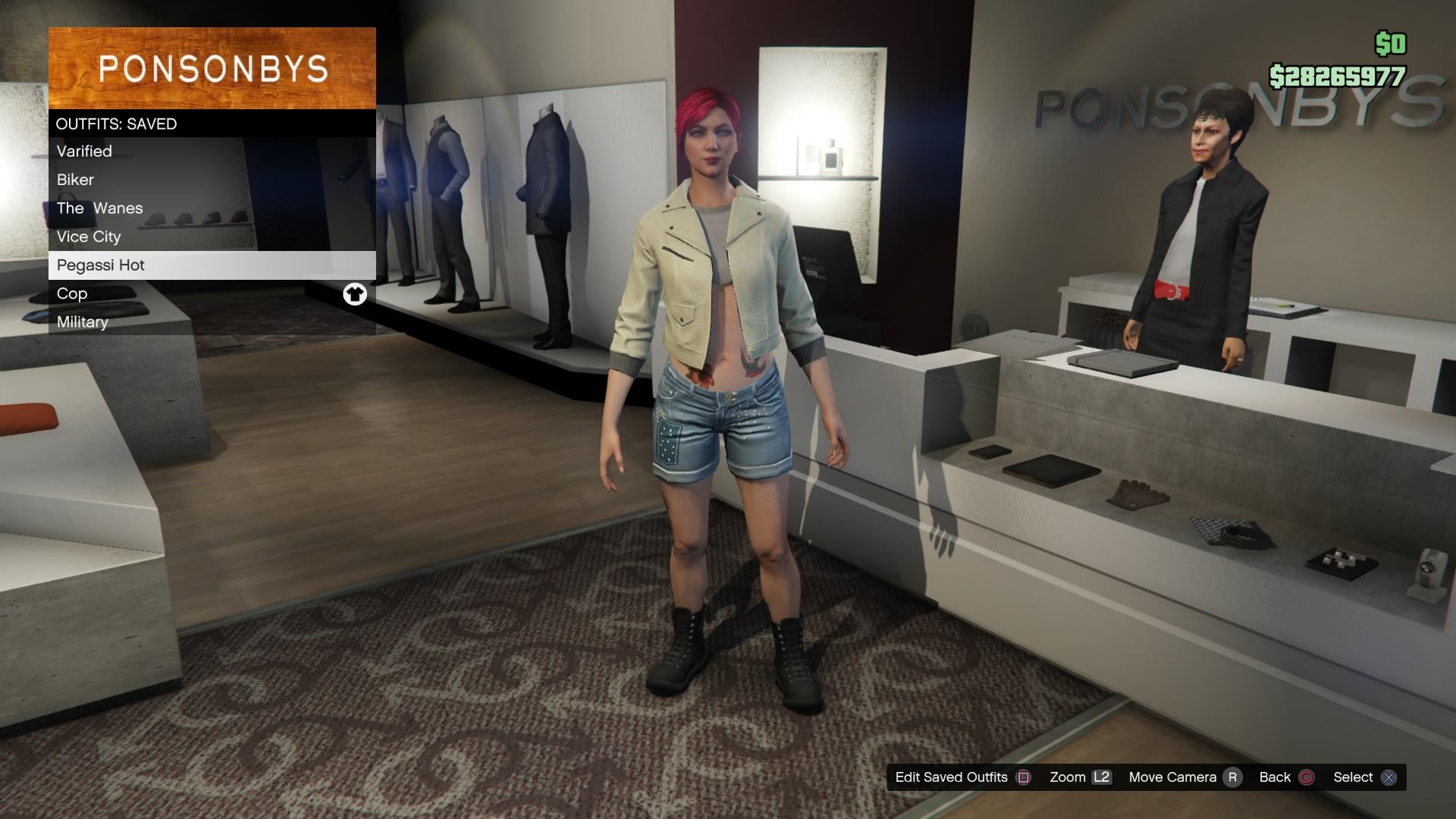
Task: Select the Biker outfit entry
Action: [75, 180]
